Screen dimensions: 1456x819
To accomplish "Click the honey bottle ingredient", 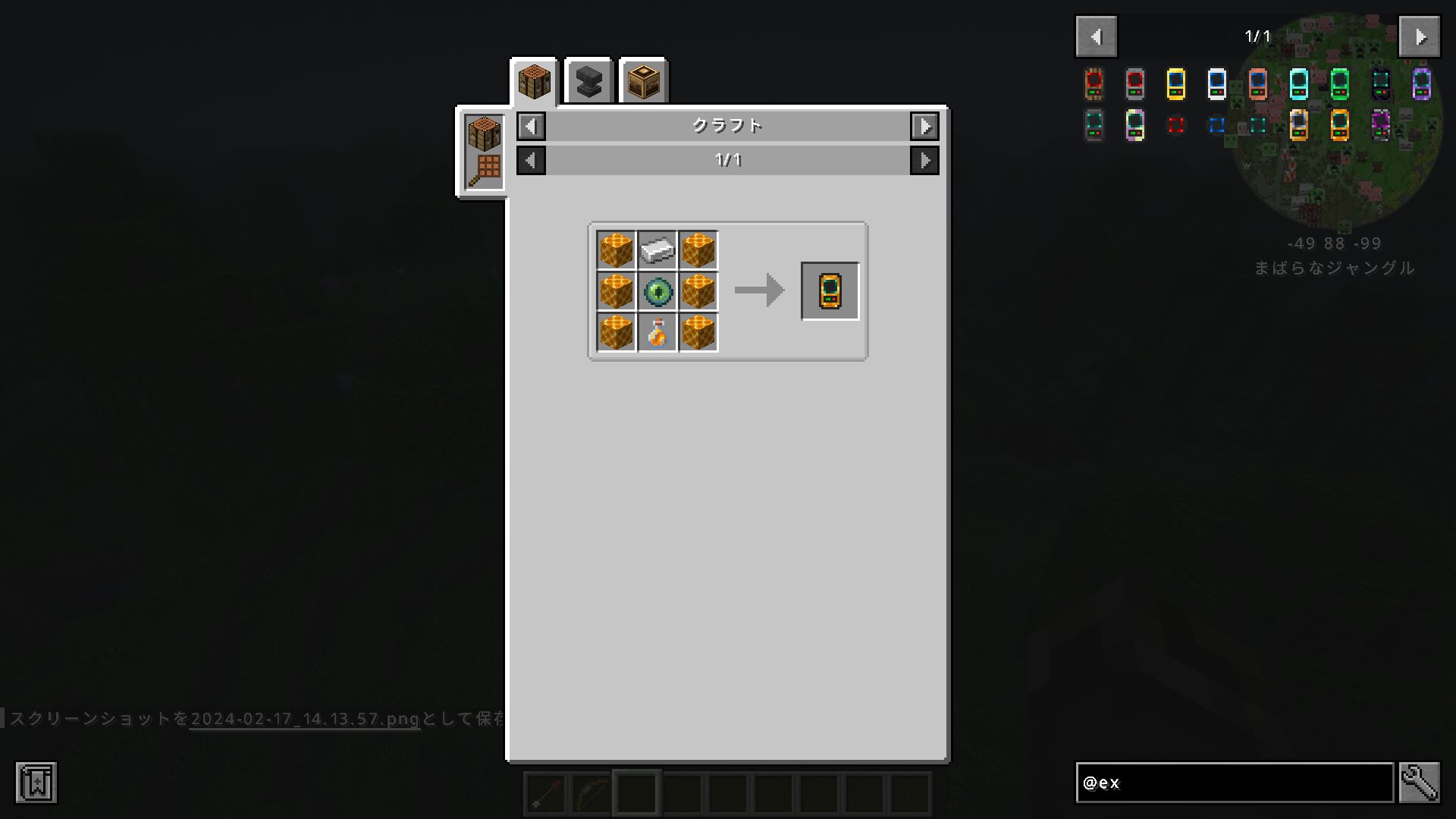I will (656, 334).
